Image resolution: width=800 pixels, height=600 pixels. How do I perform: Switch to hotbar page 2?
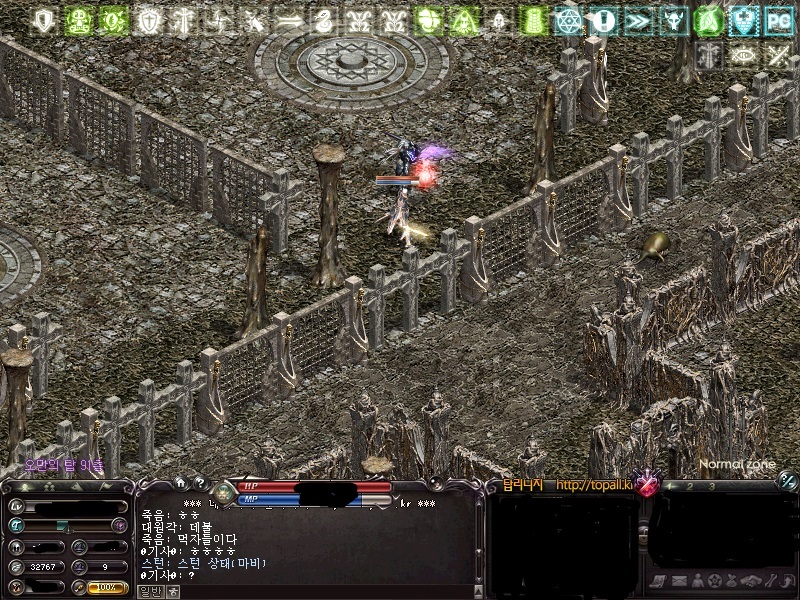689,485
